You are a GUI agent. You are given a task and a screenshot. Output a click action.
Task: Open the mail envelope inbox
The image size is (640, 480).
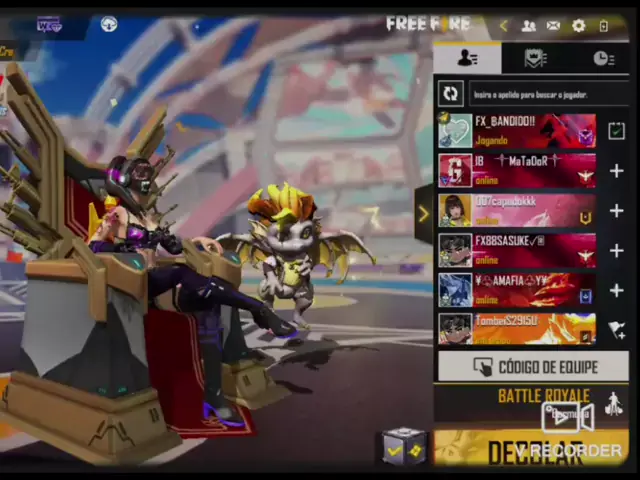point(553,26)
